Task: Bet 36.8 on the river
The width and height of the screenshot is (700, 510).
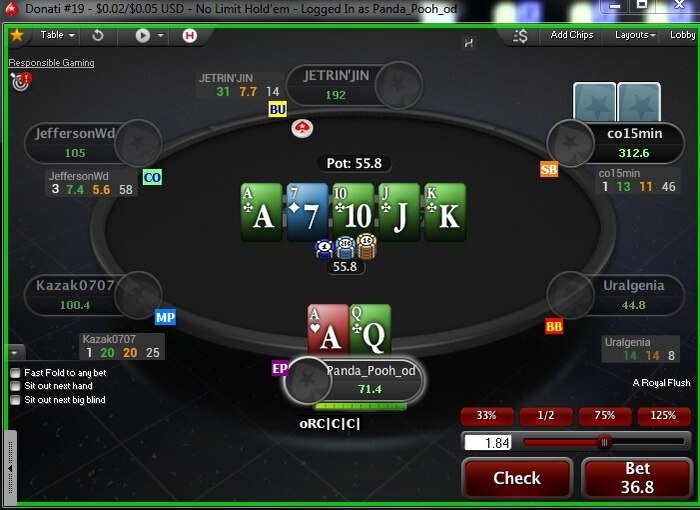Action: point(637,478)
